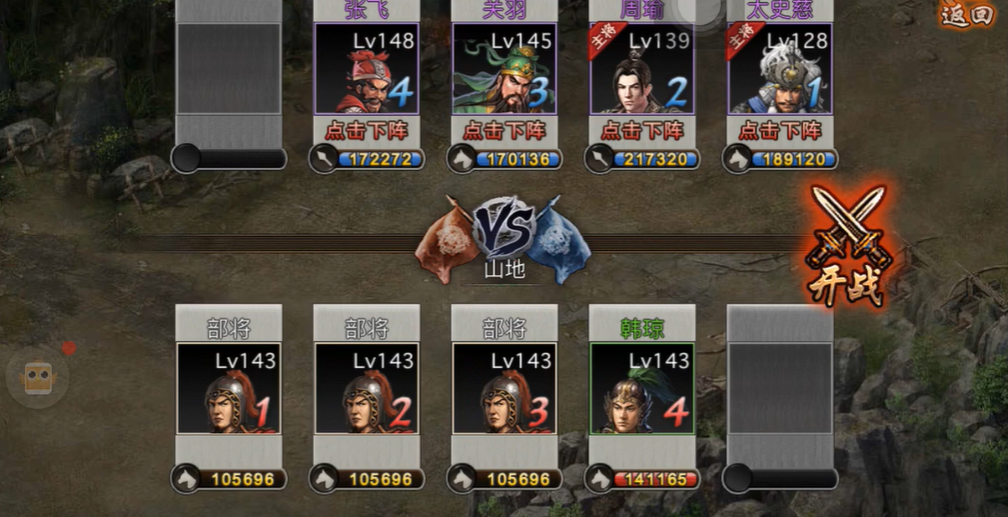Viewport: 1008px width, 517px height.
Task: Take 周瑜 off the battle formation
Action: coord(642,131)
